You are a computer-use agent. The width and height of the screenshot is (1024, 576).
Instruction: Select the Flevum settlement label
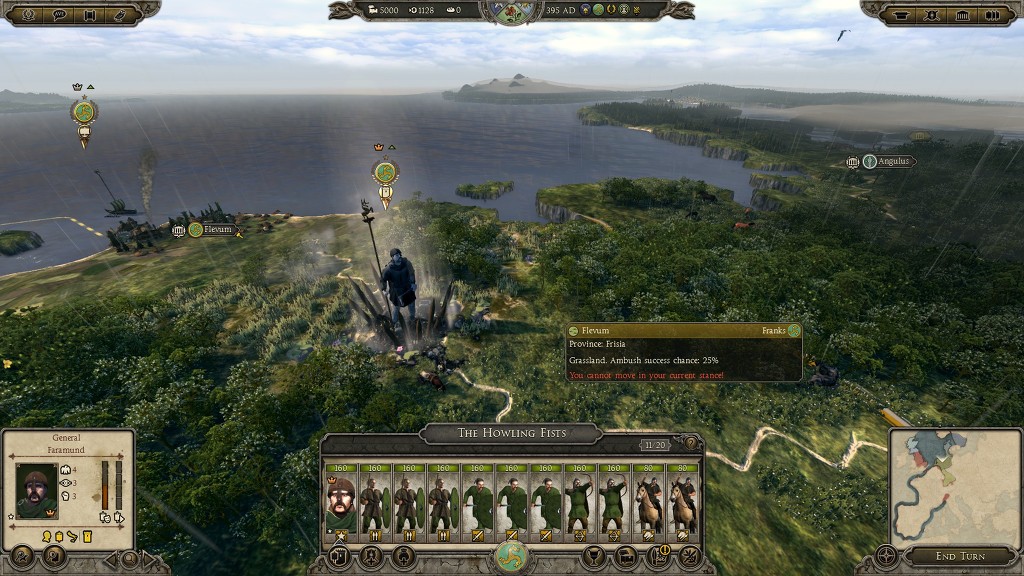(217, 230)
